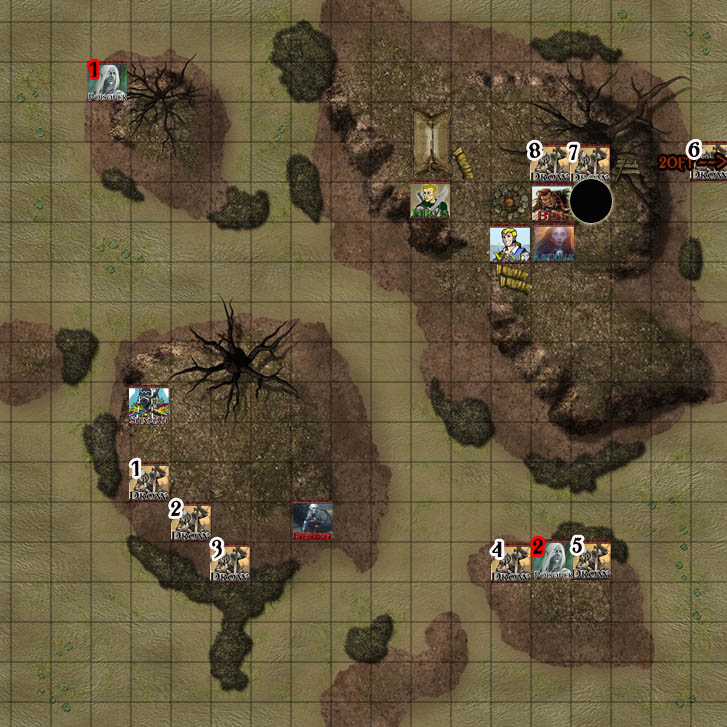The height and width of the screenshot is (727, 727).
Task: Choose the red-haired woman character token
Action: click(553, 244)
